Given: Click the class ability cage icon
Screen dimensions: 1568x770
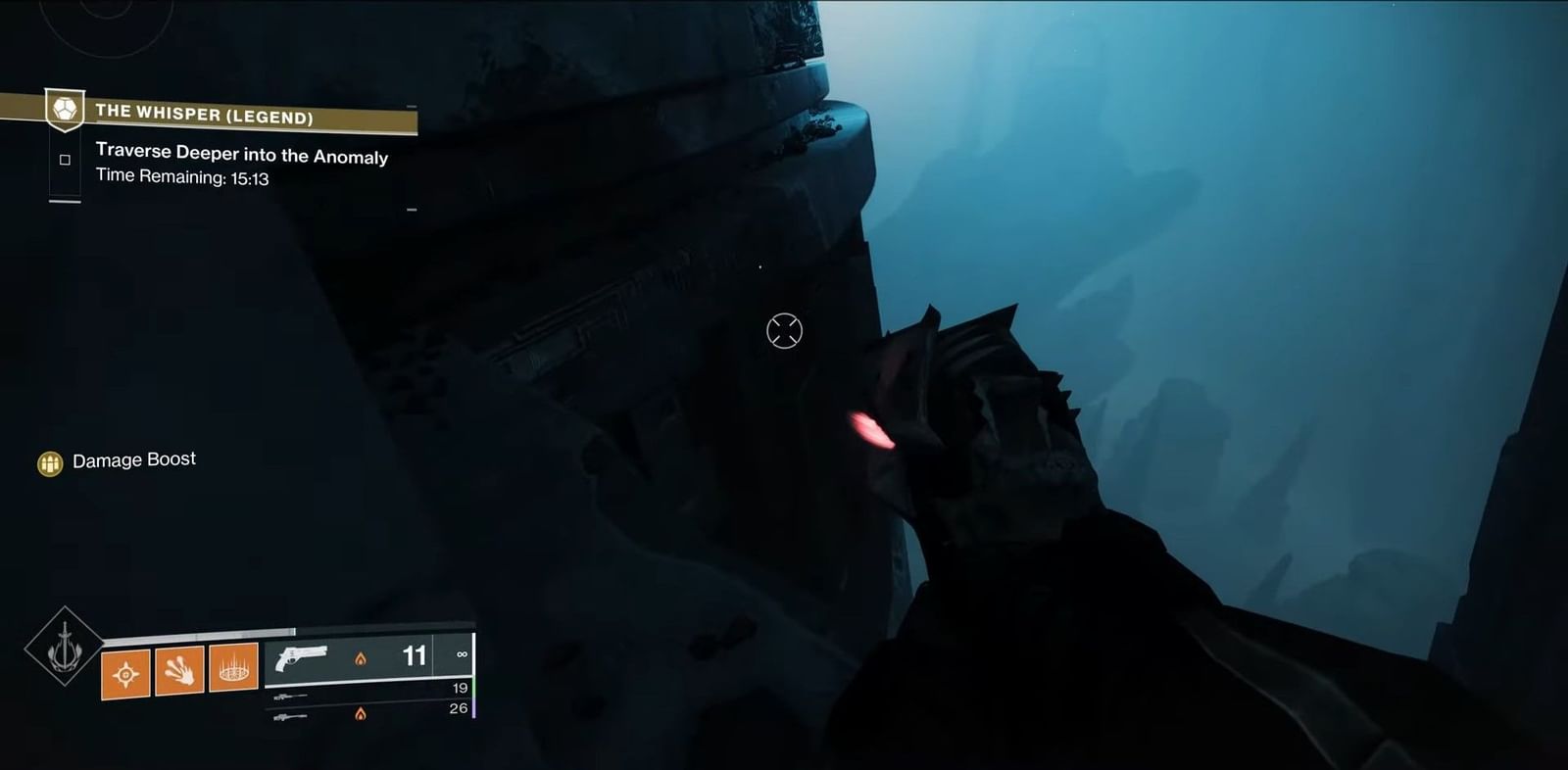Looking at the screenshot, I should pos(234,669).
